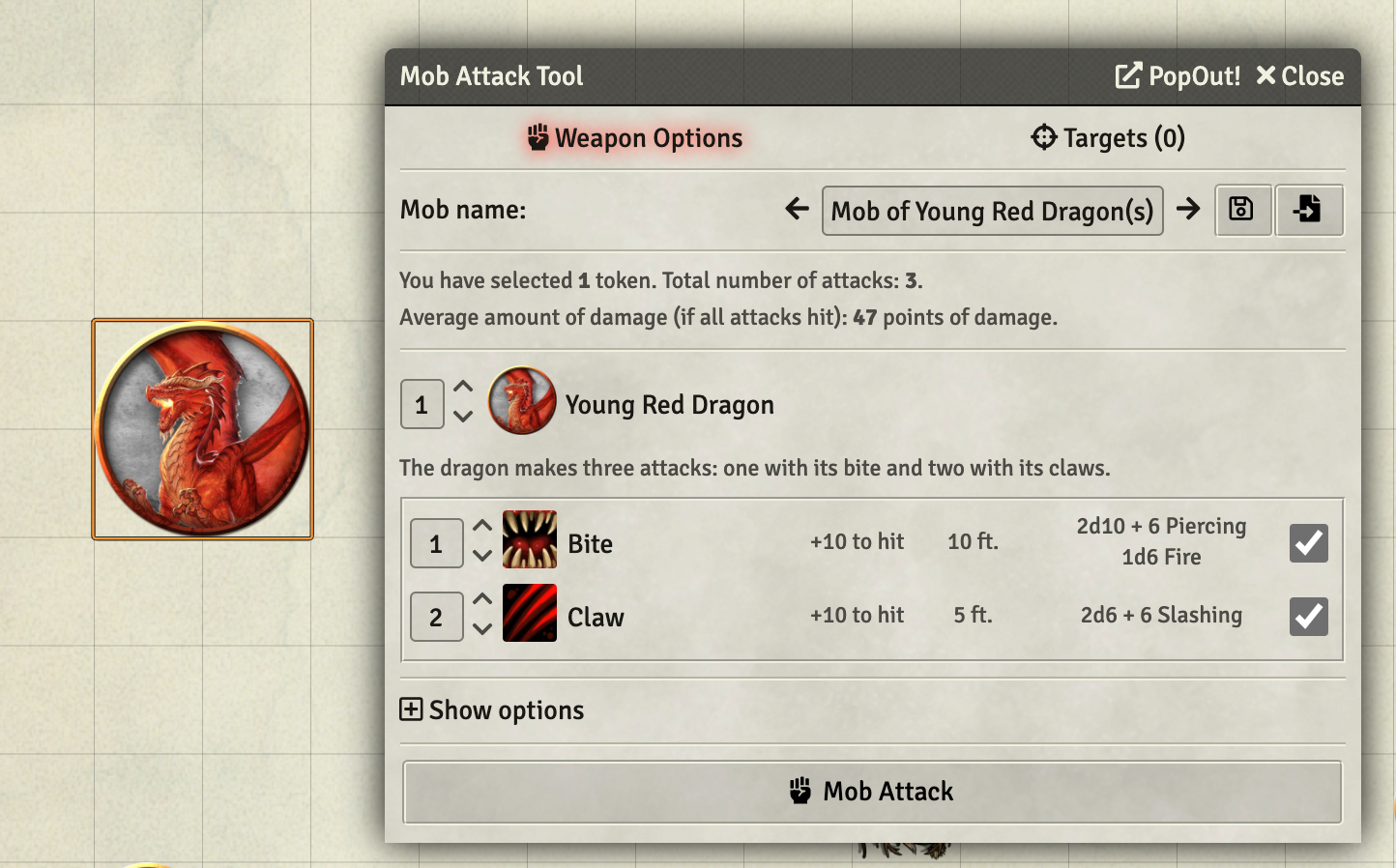Close the Mob Attack Tool
This screenshot has height=868, width=1396.
coord(1299,75)
